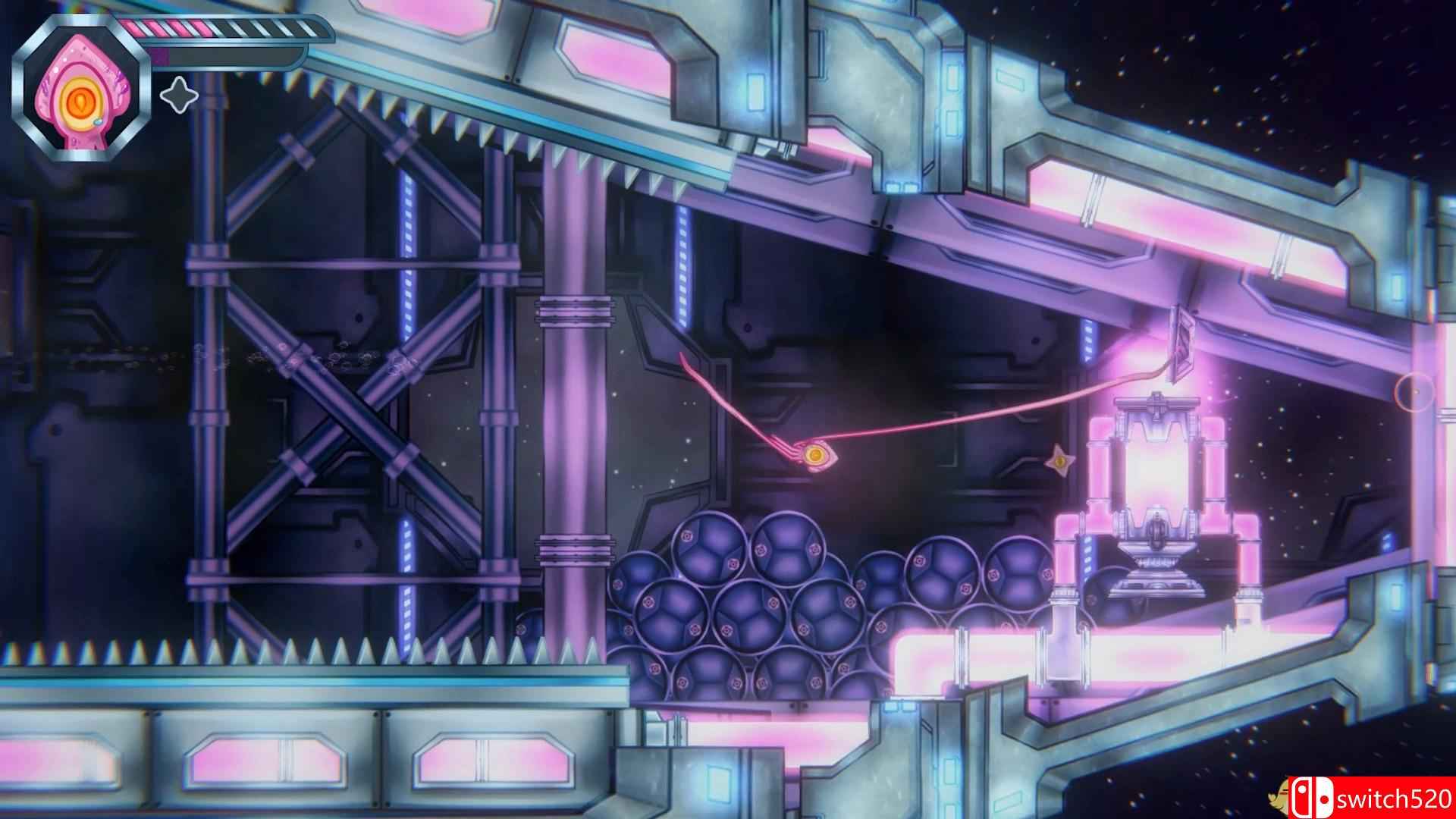Select the four-pointed star ability icon

pos(178,96)
